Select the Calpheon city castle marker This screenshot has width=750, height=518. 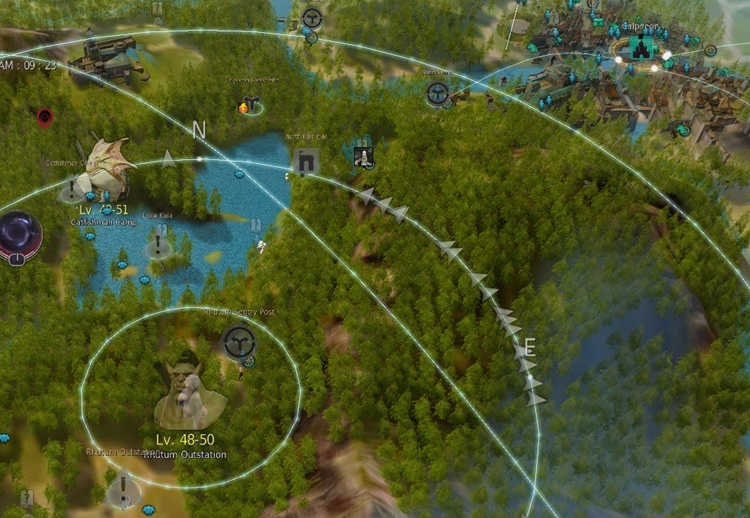click(639, 46)
